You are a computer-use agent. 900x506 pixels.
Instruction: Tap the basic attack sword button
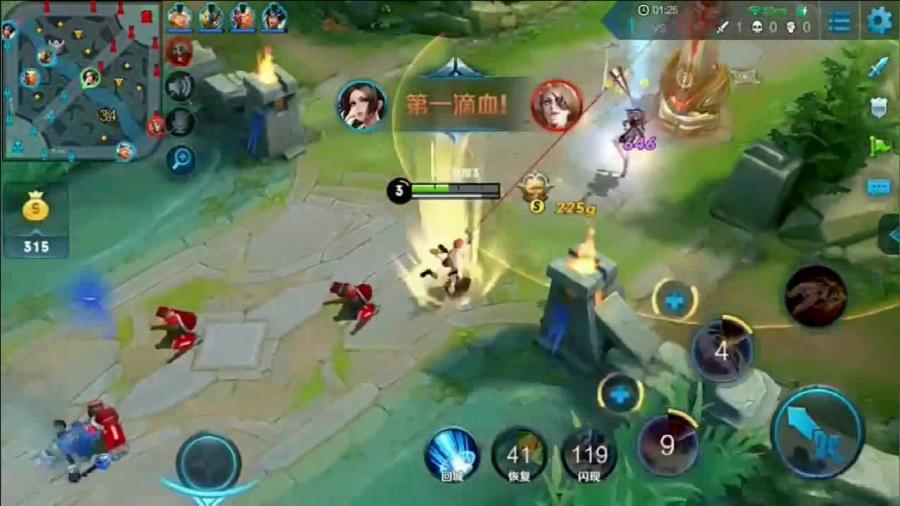tap(817, 431)
